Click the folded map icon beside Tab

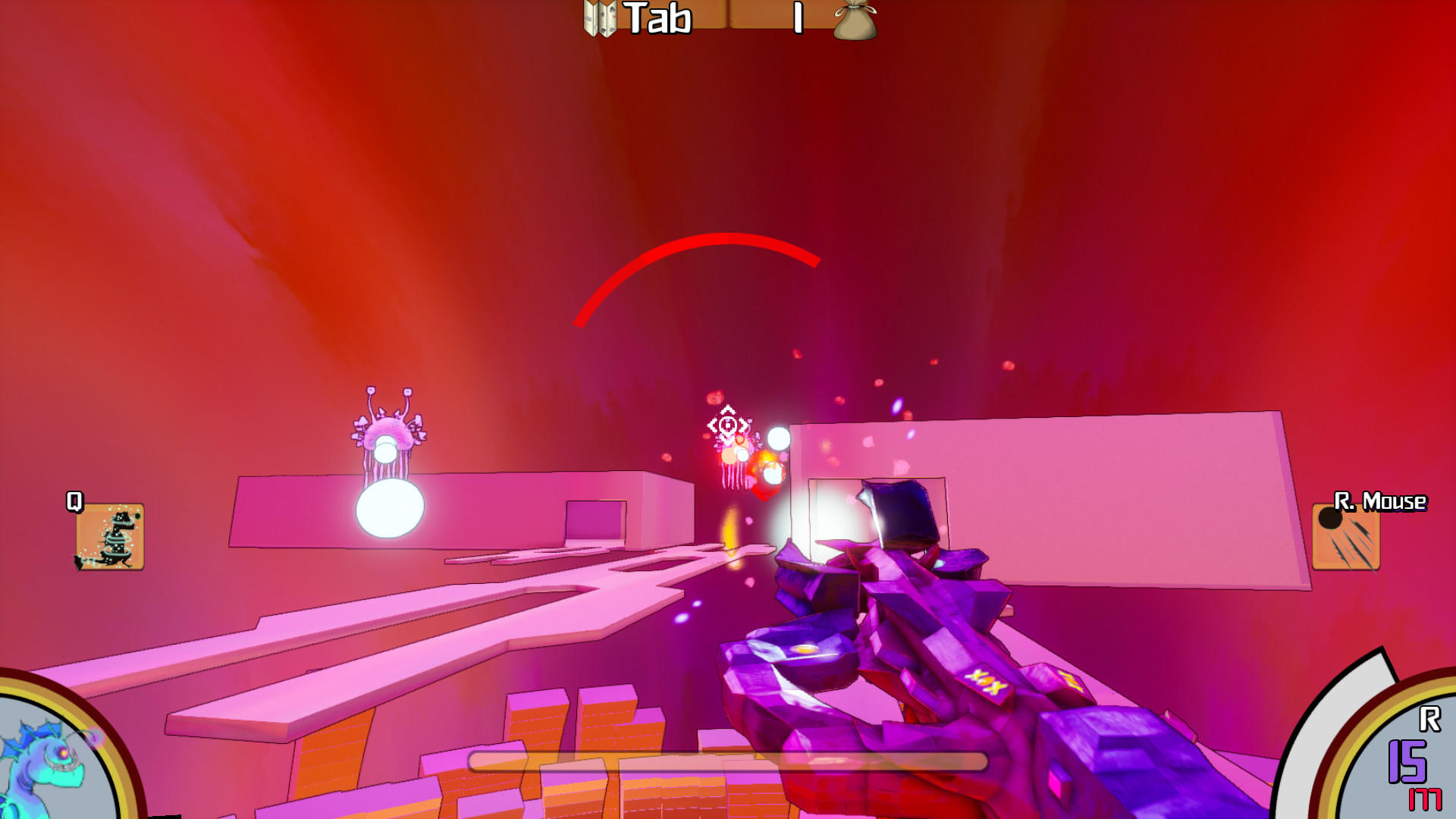[599, 18]
